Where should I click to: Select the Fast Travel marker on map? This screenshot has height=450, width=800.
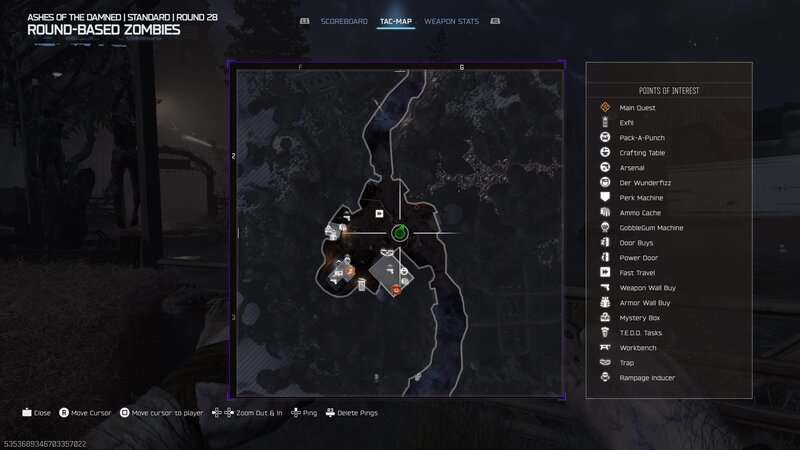click(x=379, y=213)
